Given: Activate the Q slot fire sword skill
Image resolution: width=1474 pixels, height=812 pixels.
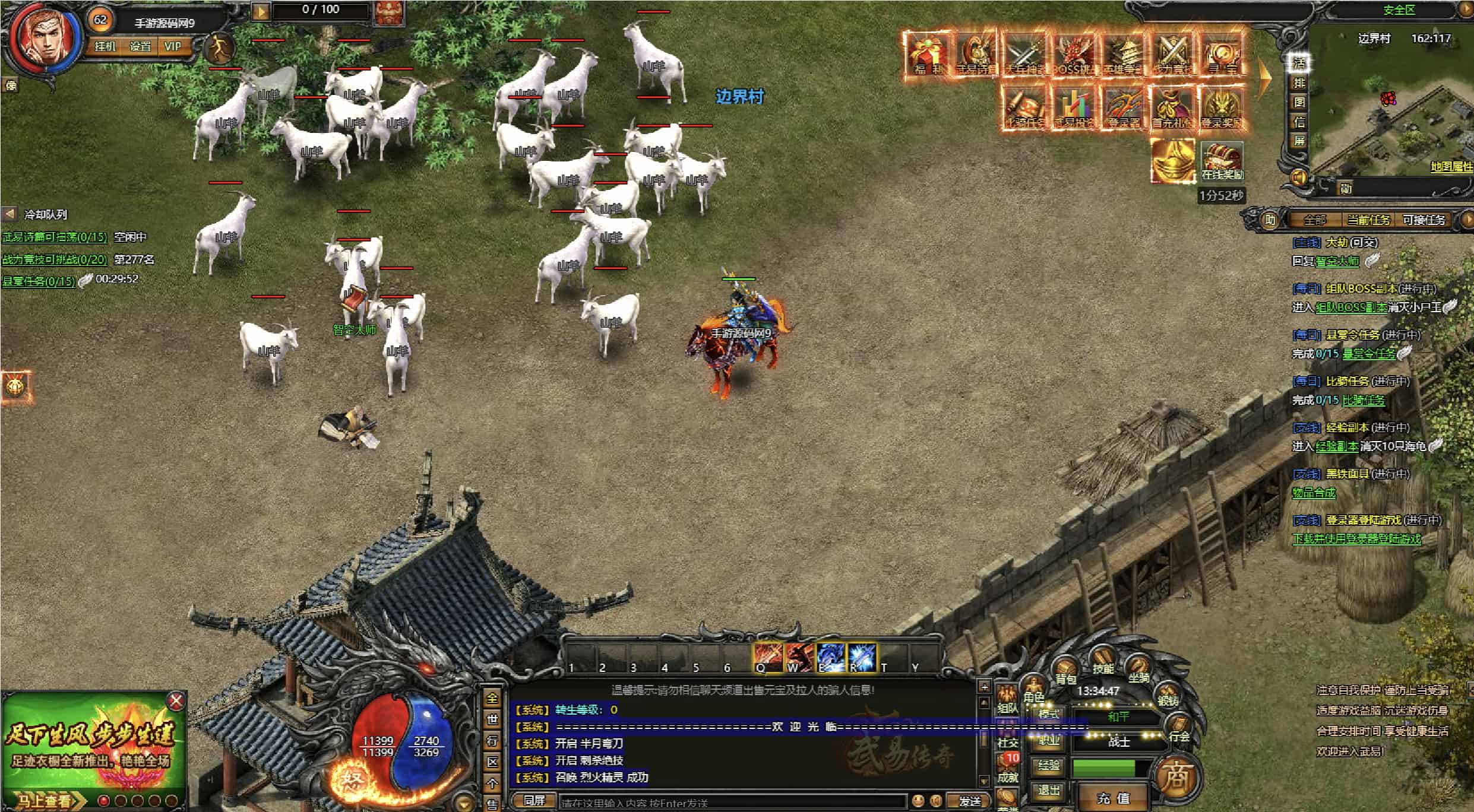Looking at the screenshot, I should click(767, 658).
